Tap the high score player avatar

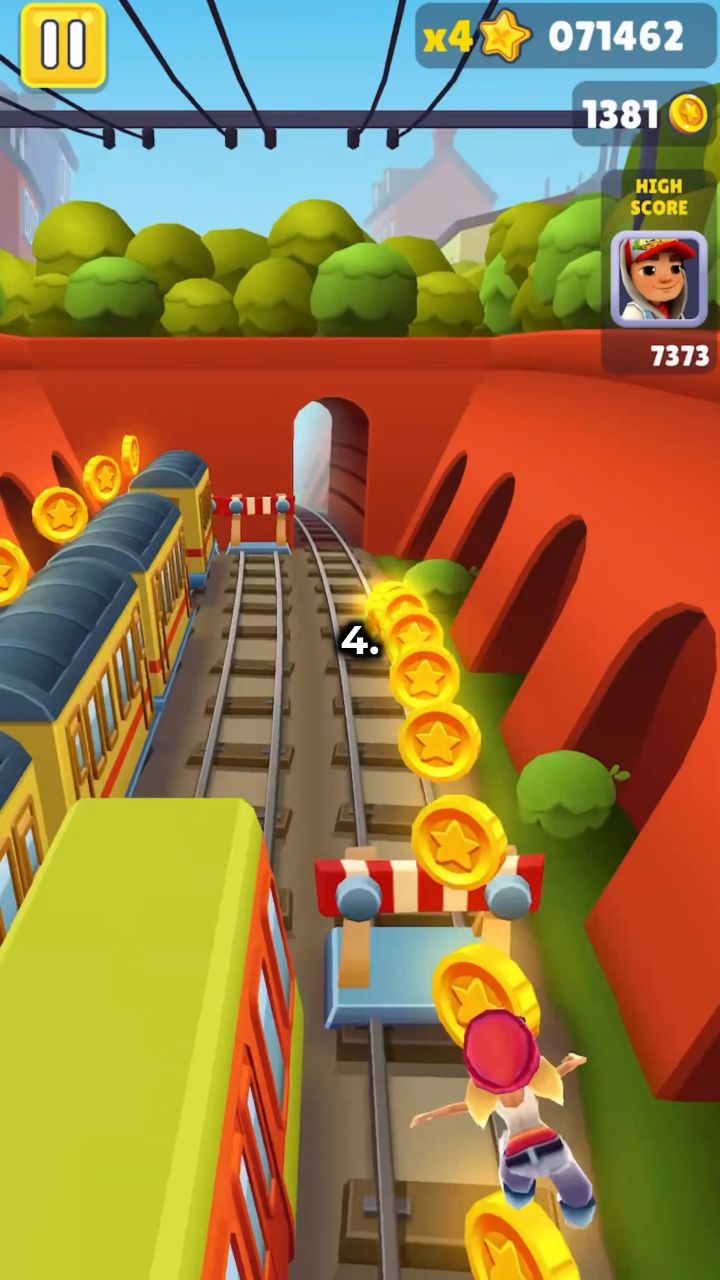click(x=658, y=279)
